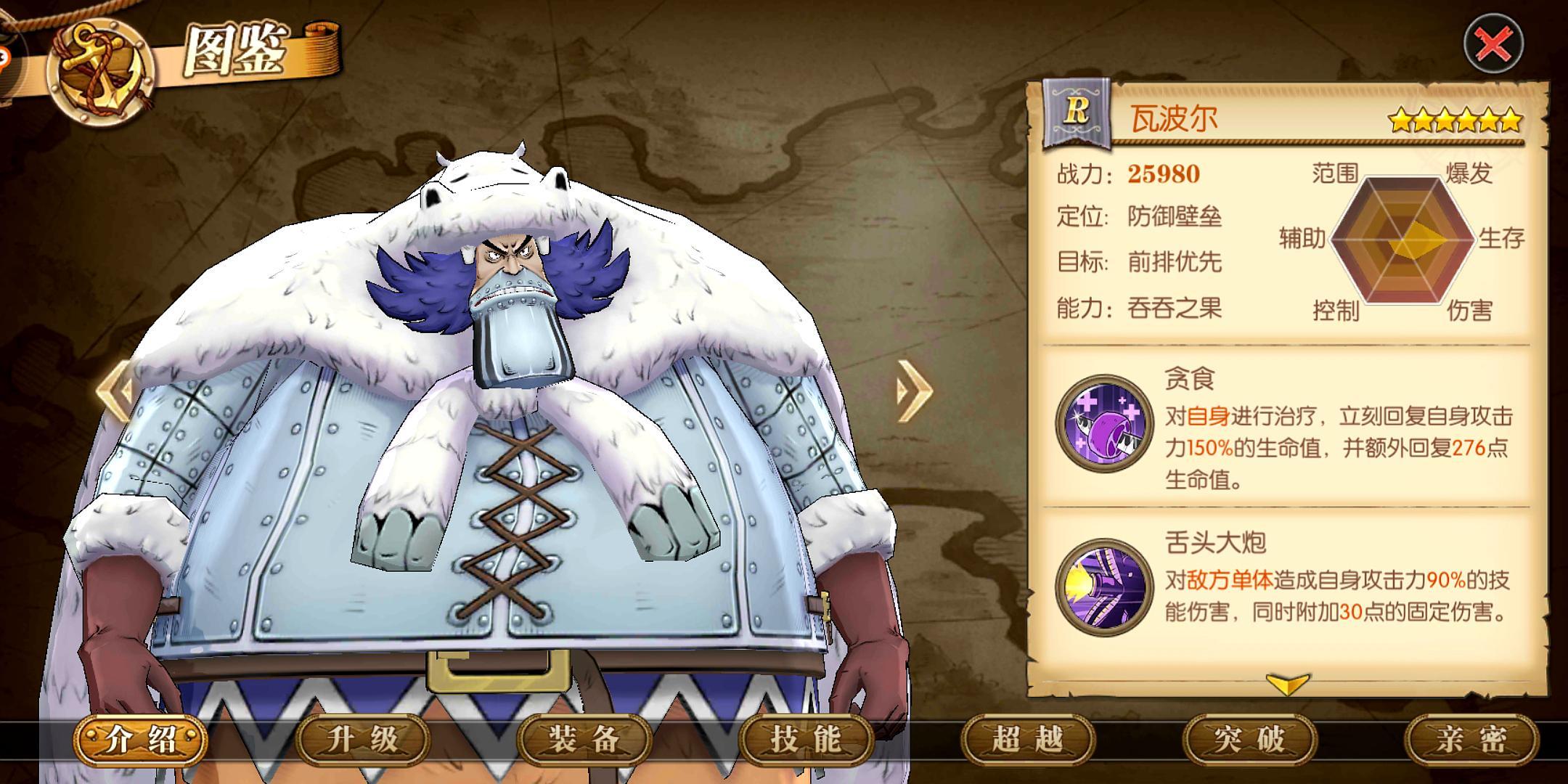This screenshot has height=784, width=1568.
Task: Open the 超越 tab
Action: 1028,740
